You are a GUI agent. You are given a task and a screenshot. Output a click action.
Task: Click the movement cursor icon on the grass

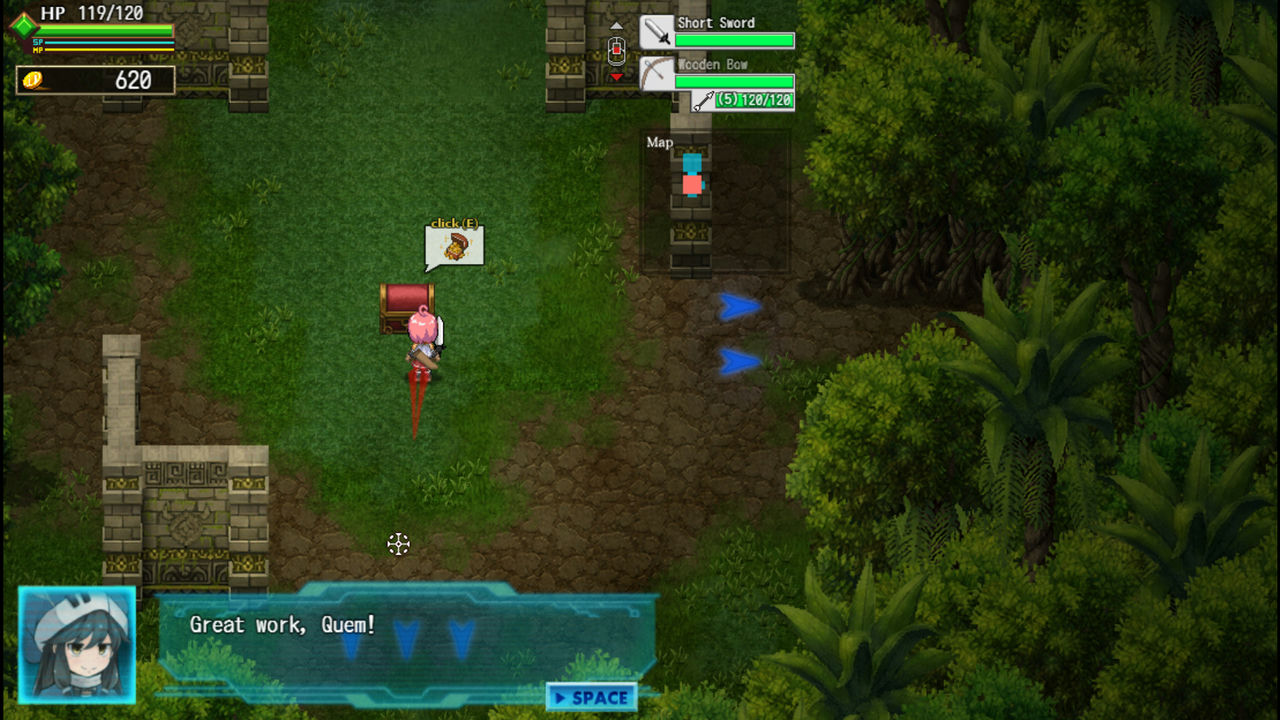398,544
